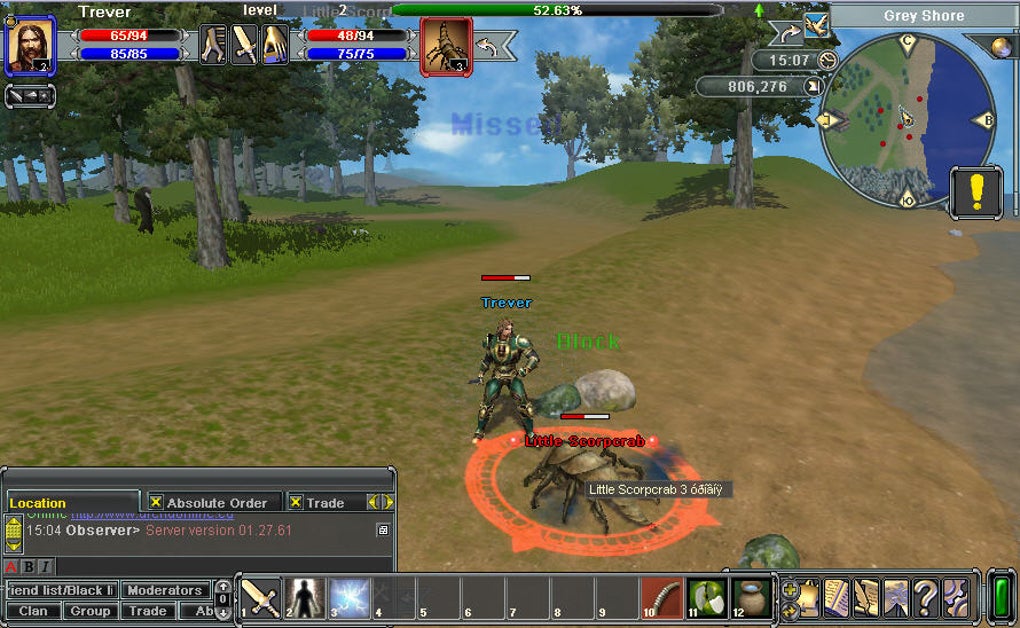Set chat text to bold with B
This screenshot has width=1020, height=628.
point(28,567)
